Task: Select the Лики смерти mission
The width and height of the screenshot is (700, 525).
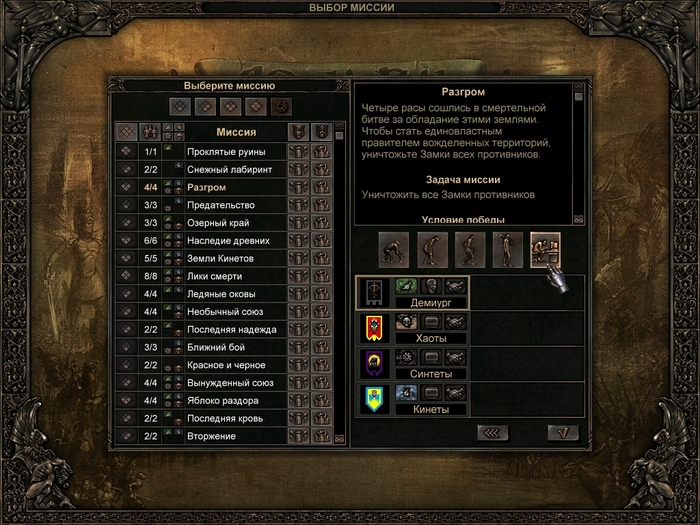Action: point(214,276)
